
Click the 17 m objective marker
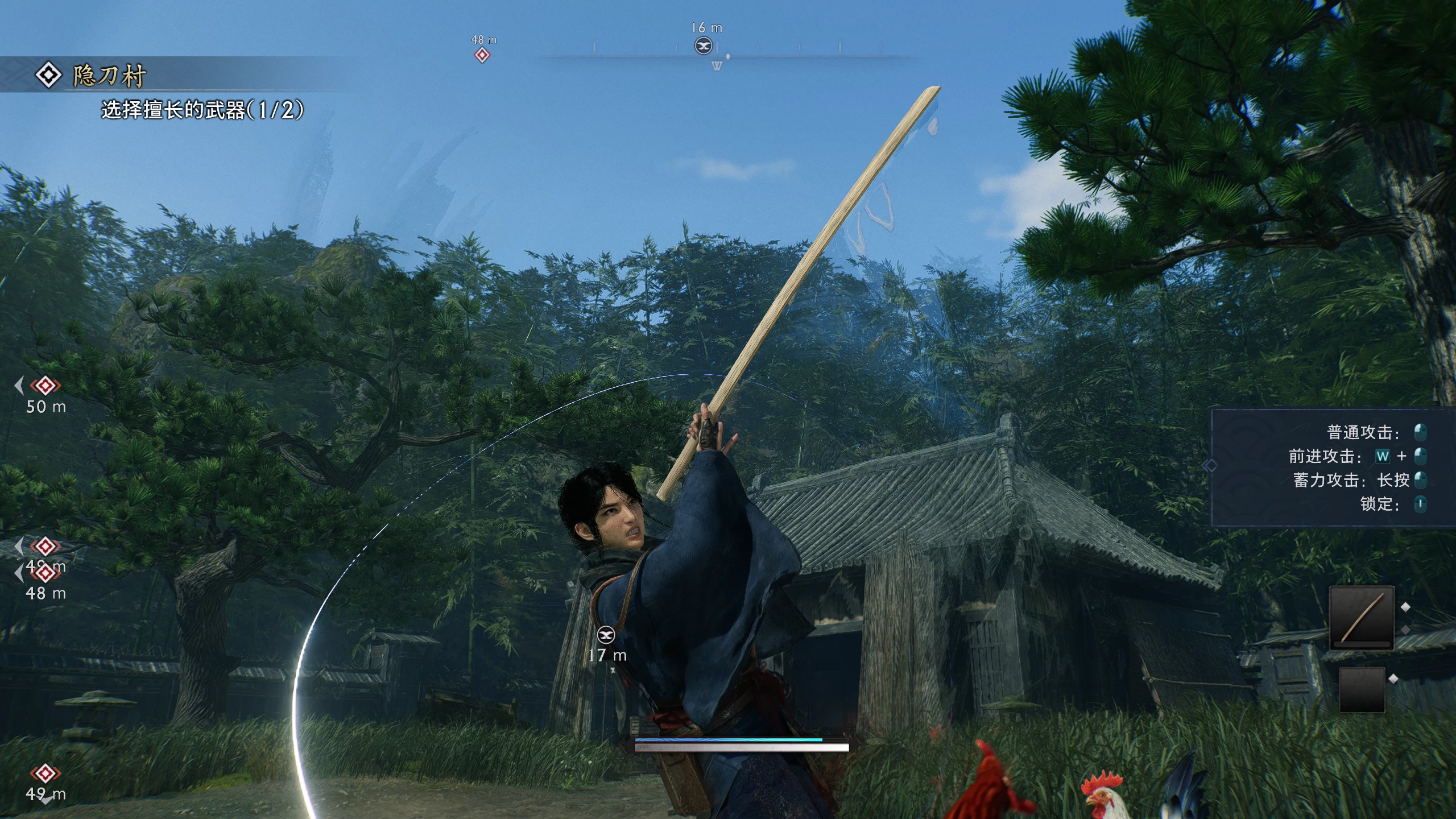coord(606,635)
